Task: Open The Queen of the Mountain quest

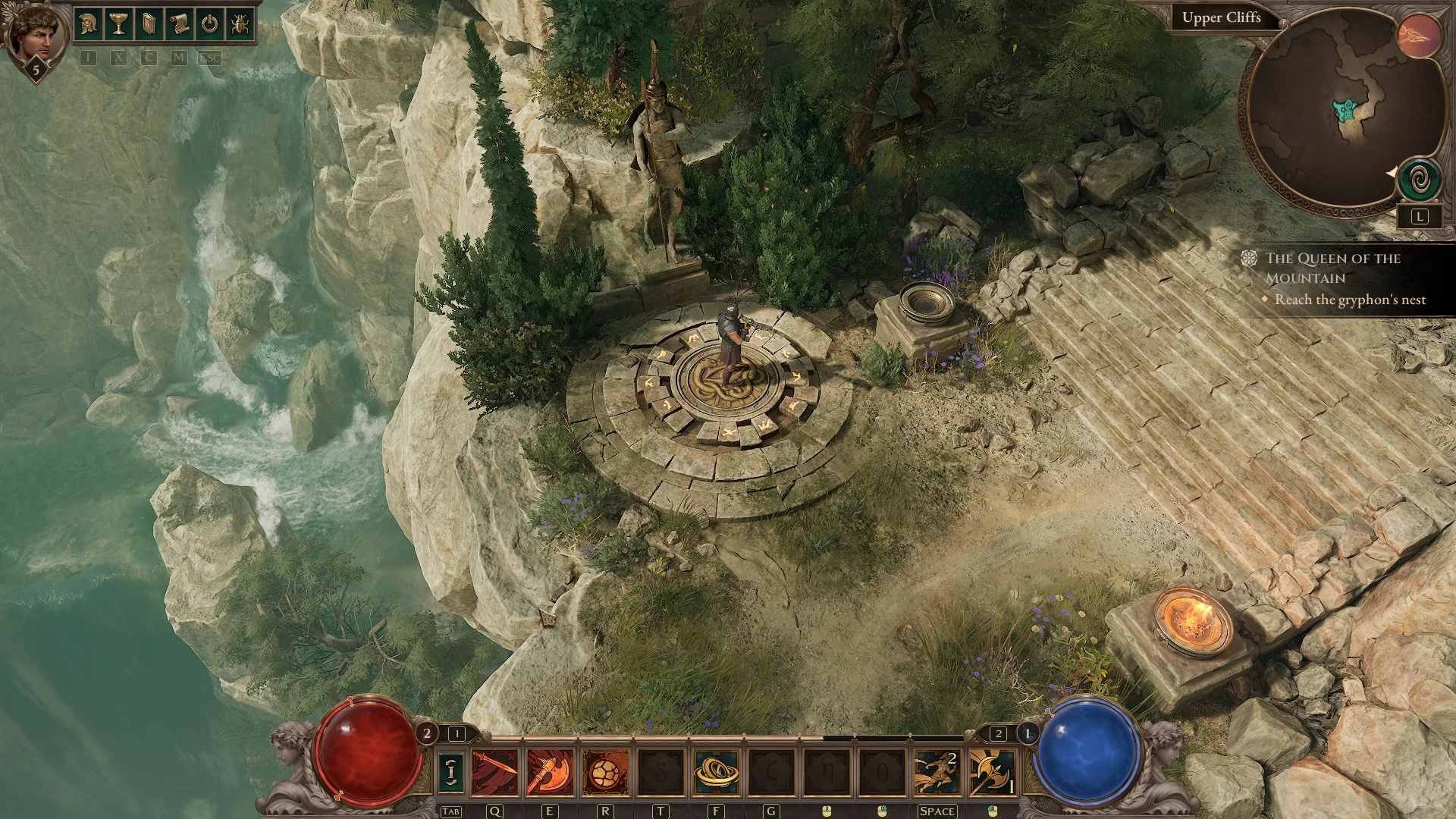Action: click(x=1332, y=268)
